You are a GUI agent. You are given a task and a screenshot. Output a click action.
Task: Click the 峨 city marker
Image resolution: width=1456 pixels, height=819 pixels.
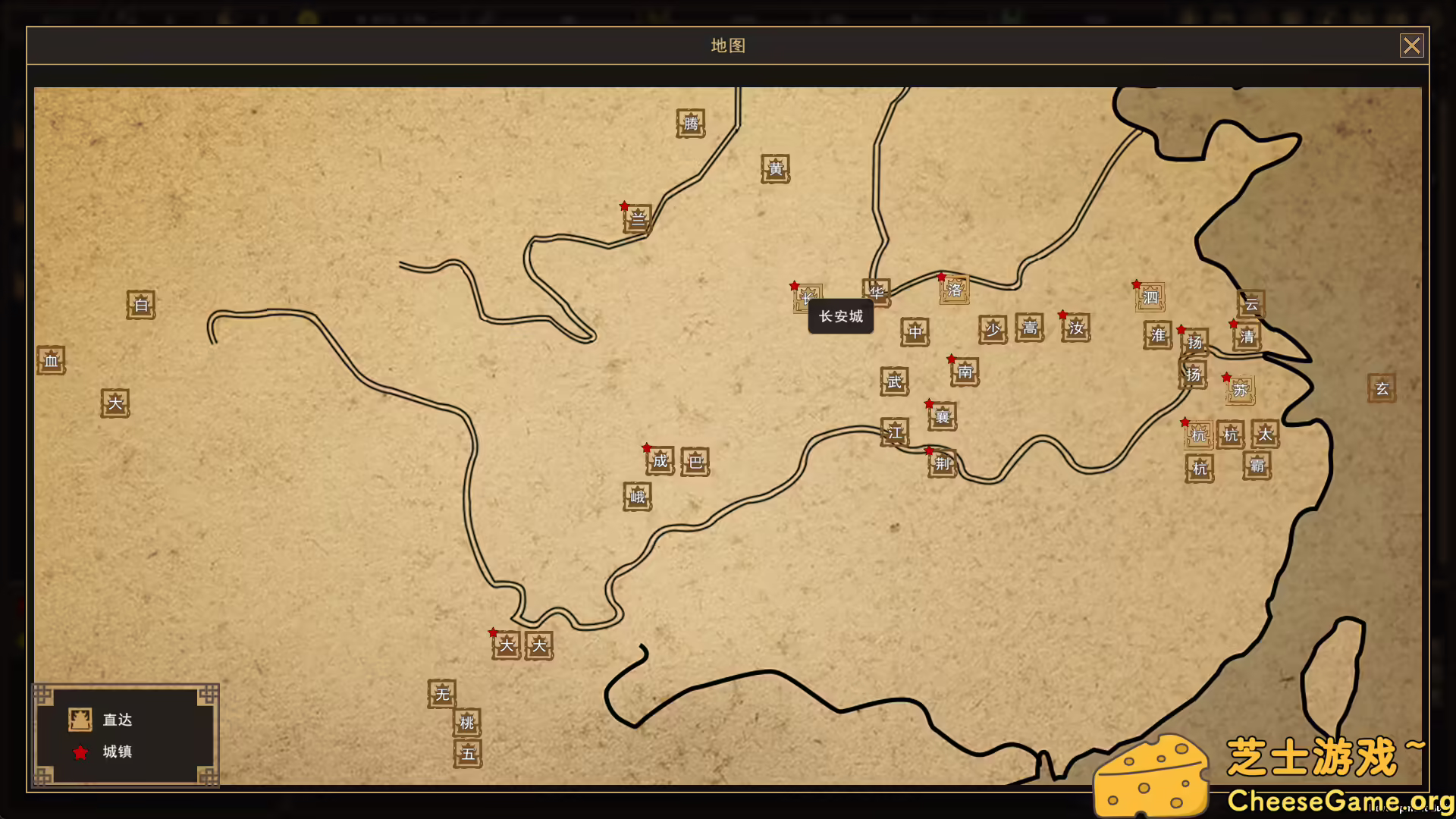click(637, 497)
